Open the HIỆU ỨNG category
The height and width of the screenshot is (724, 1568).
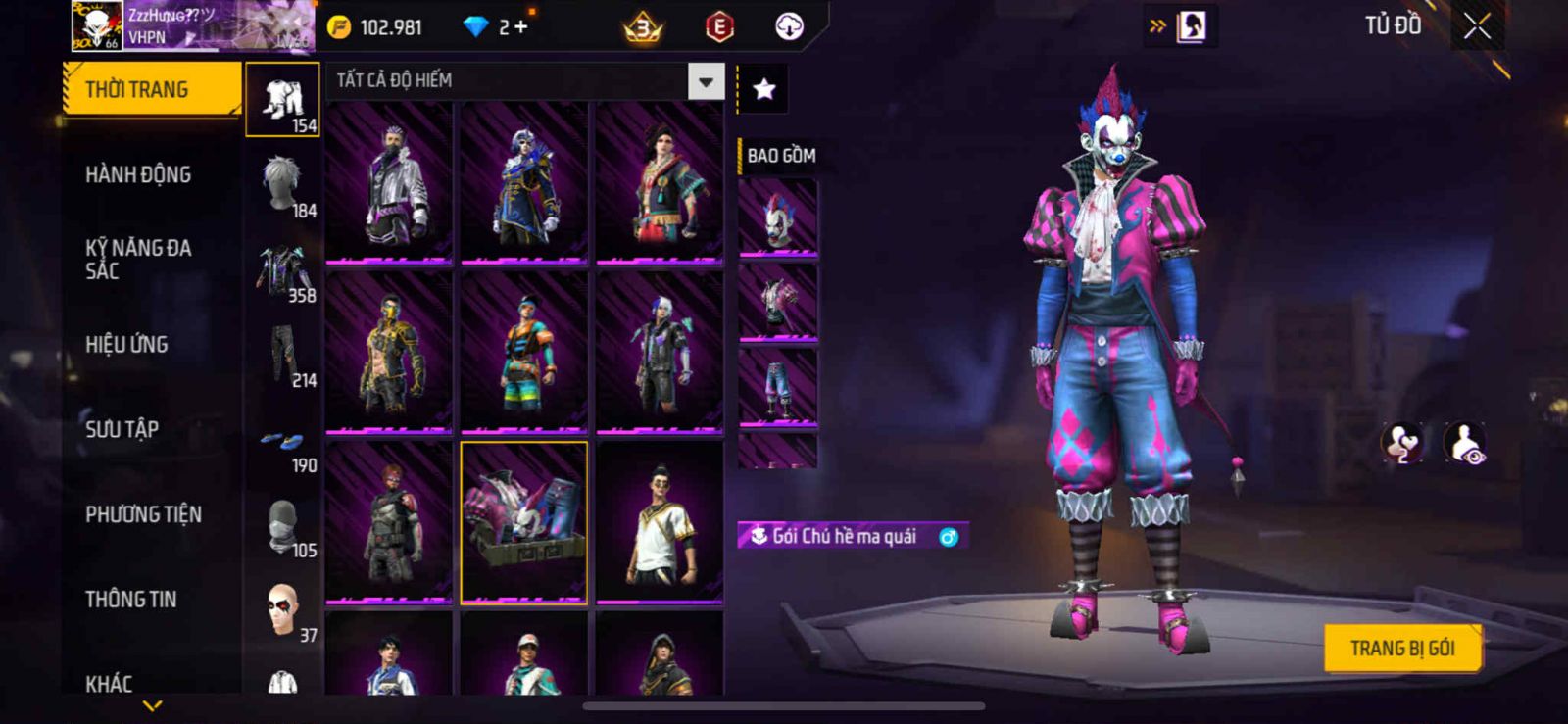coord(126,345)
